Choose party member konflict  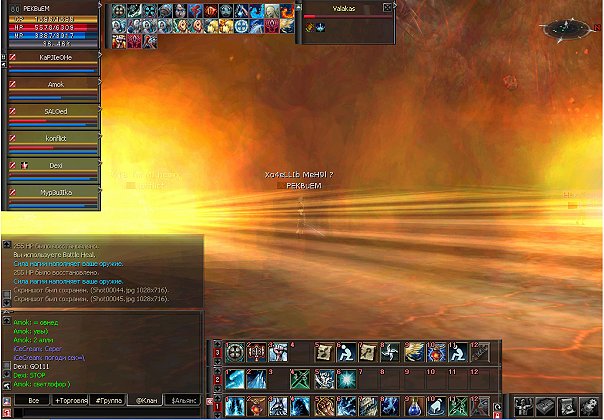click(56, 138)
